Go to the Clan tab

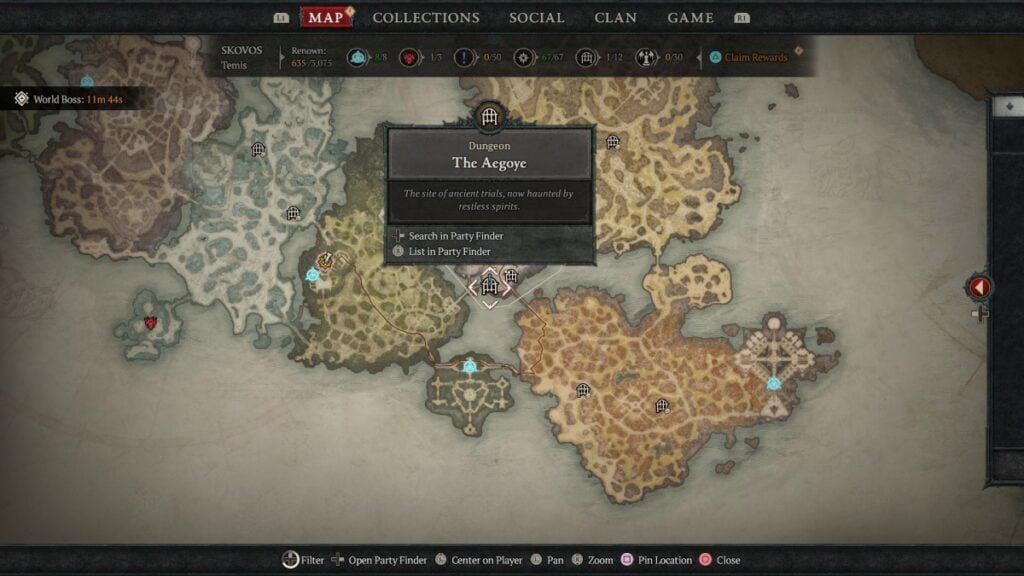coord(615,18)
